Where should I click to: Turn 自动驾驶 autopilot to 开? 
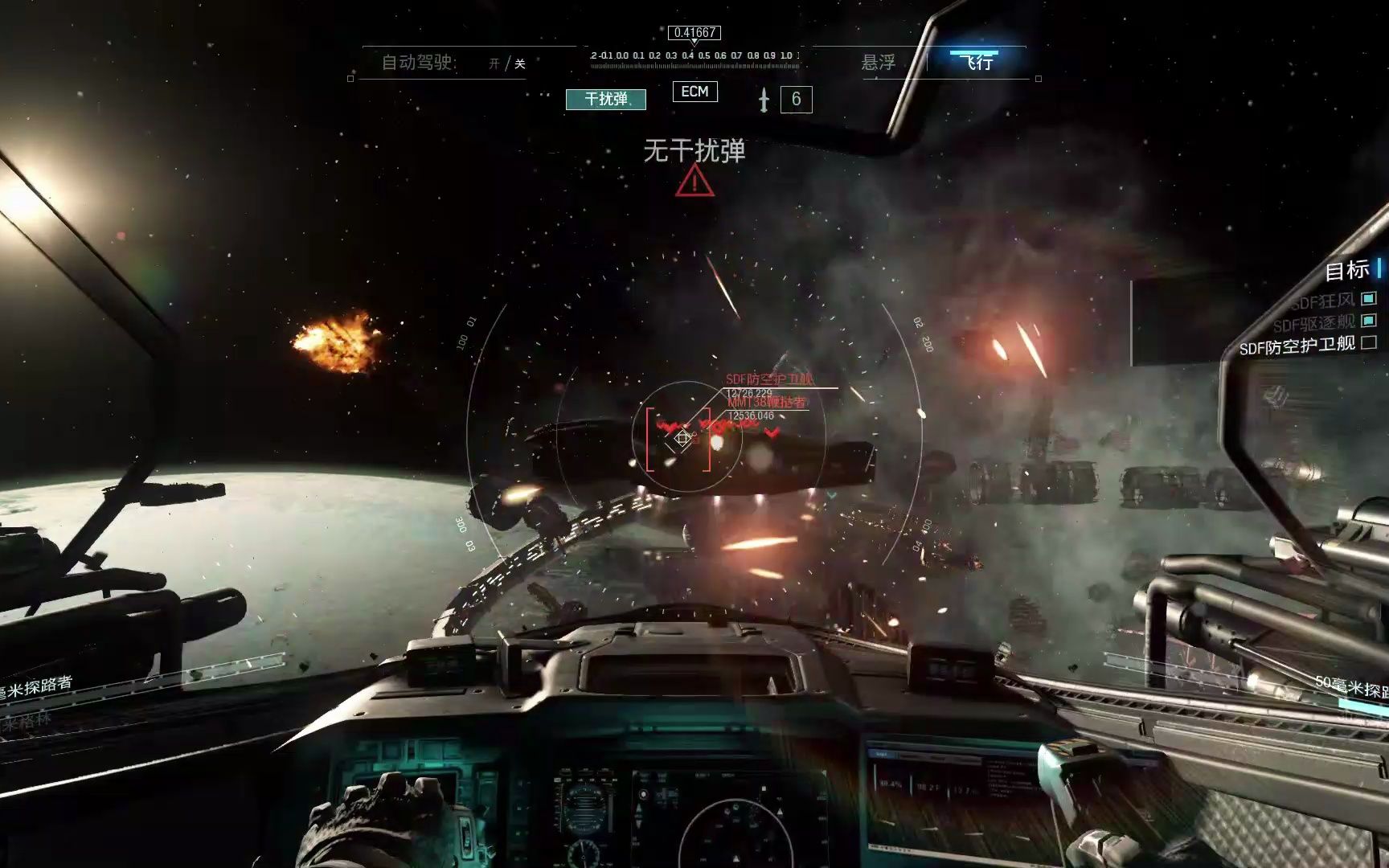[494, 63]
